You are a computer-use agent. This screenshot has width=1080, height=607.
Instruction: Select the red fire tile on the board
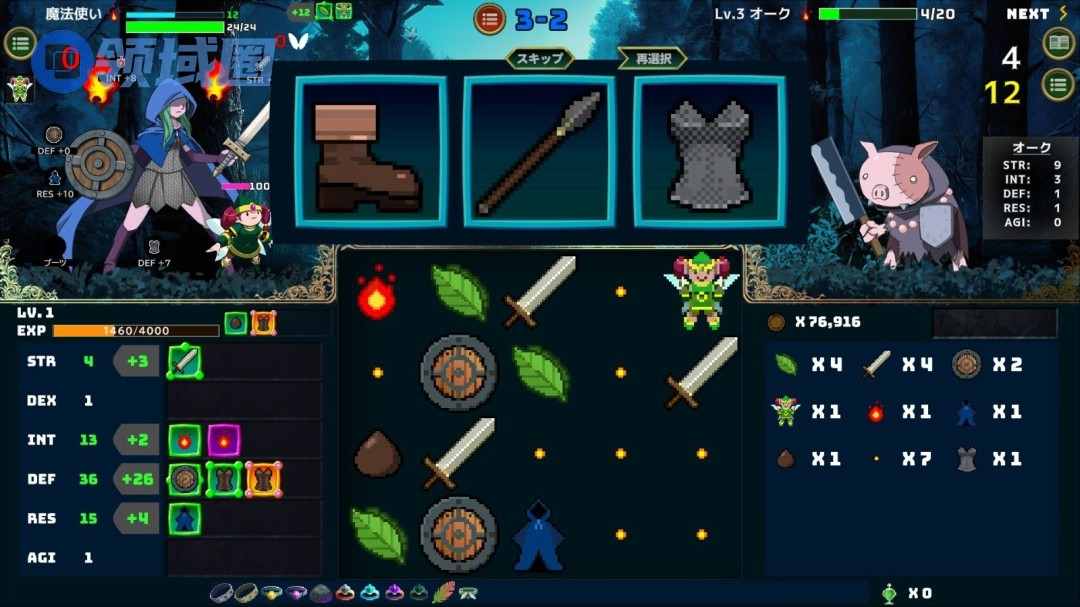click(x=377, y=292)
